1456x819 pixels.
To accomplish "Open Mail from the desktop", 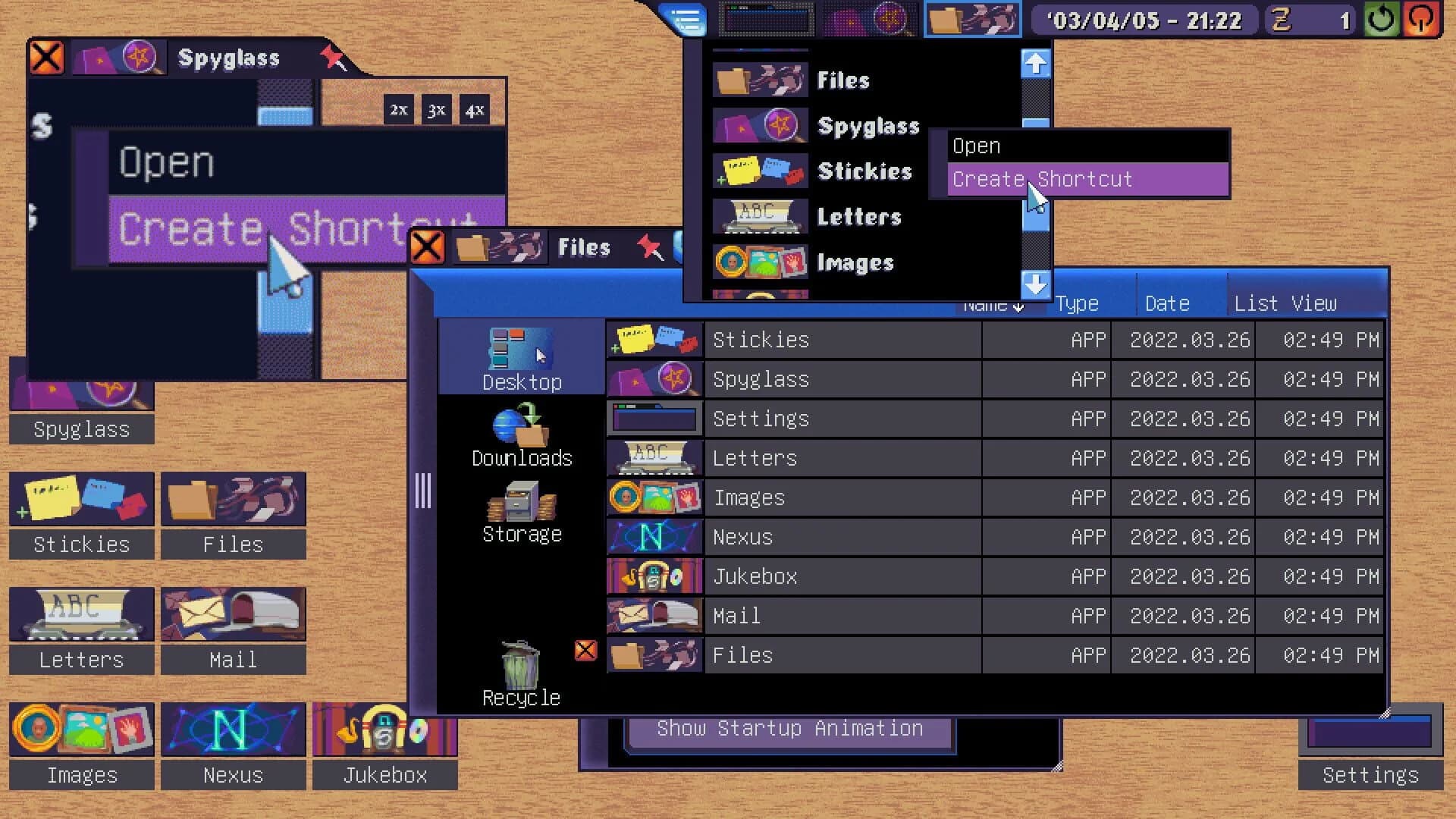I will (x=233, y=614).
